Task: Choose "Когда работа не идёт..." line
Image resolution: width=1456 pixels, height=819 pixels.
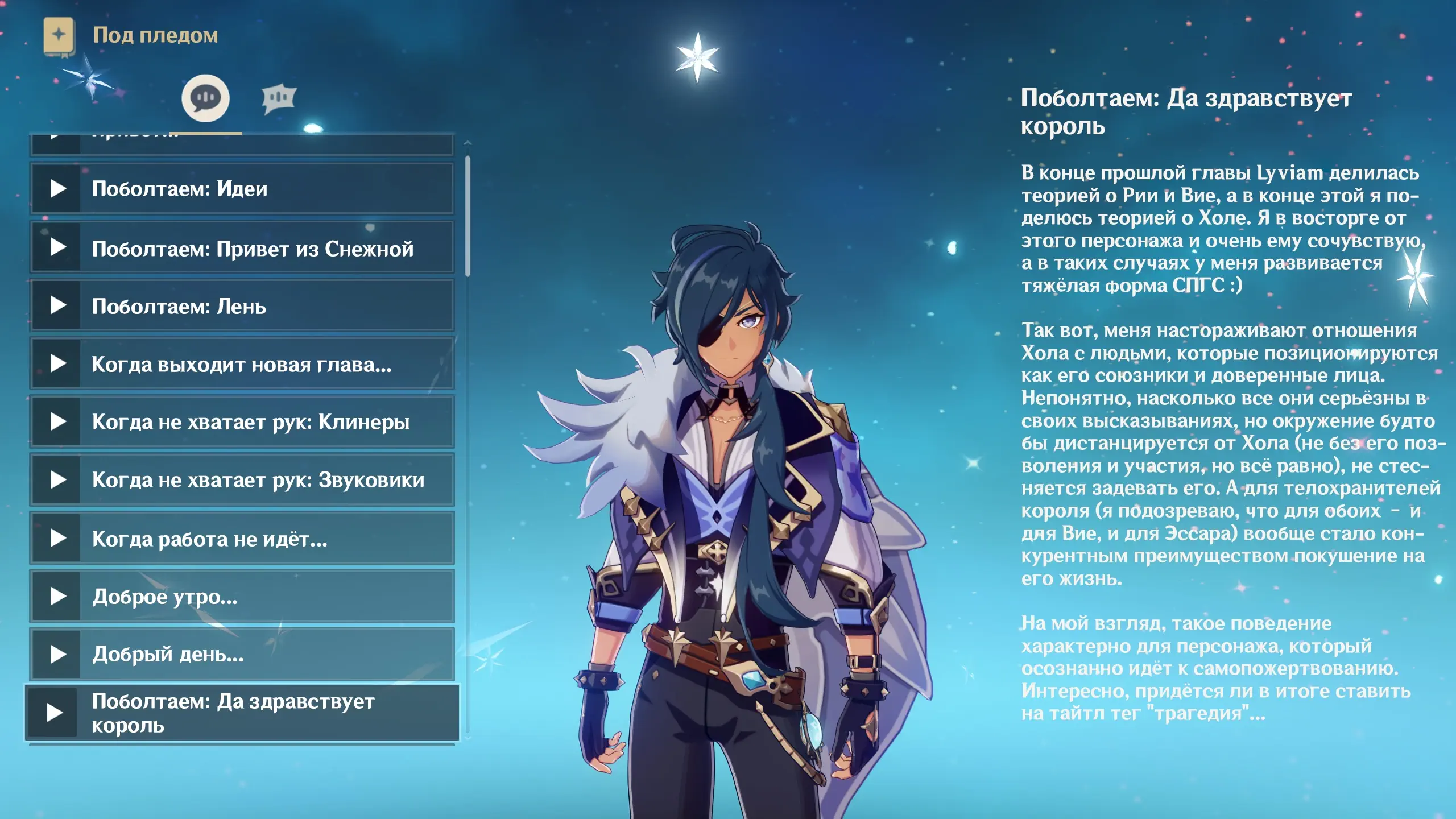Action: coord(242,539)
